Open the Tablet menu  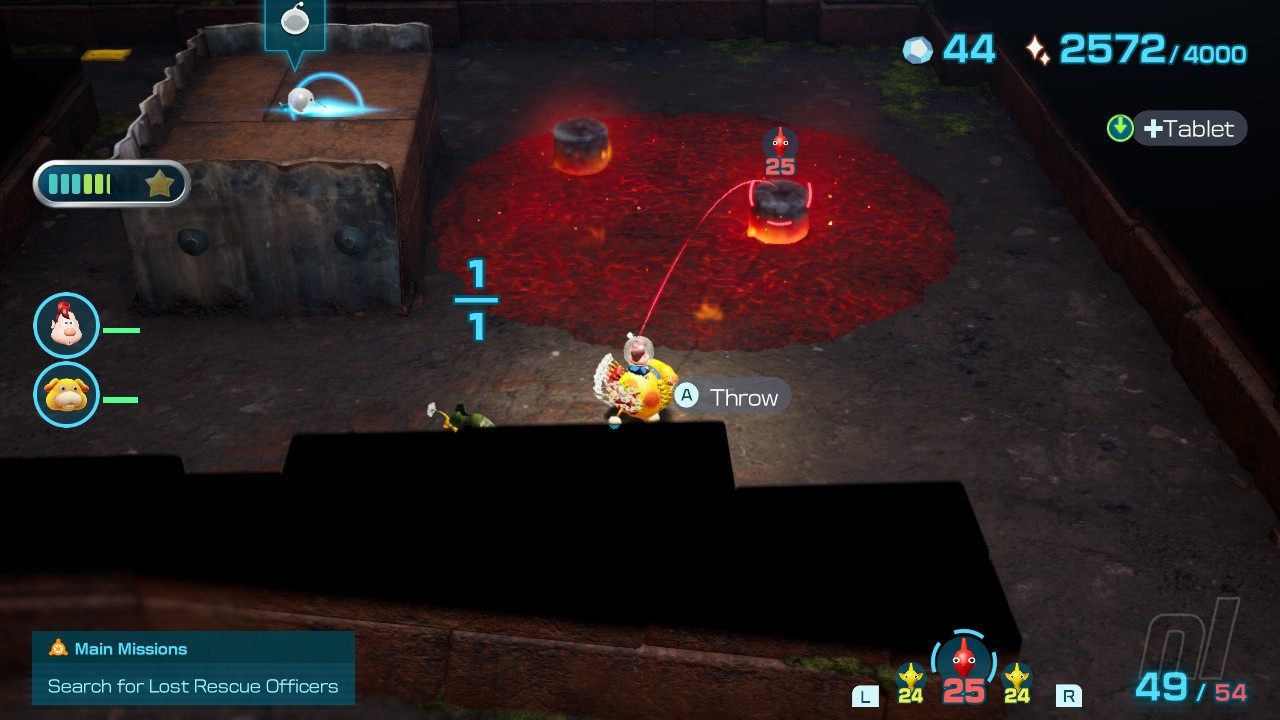[1188, 129]
